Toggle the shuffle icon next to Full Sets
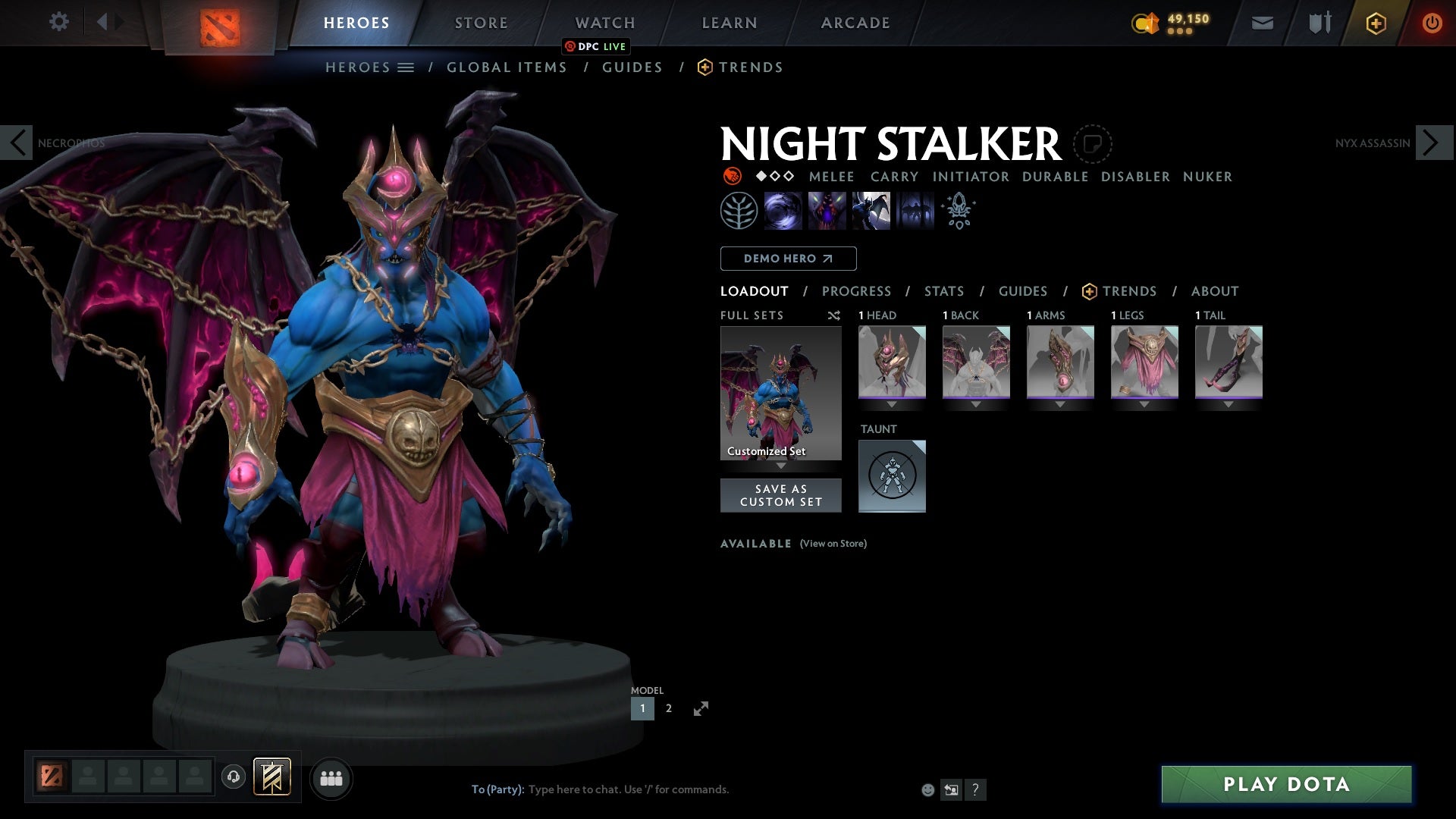This screenshot has width=1456, height=819. [x=833, y=315]
